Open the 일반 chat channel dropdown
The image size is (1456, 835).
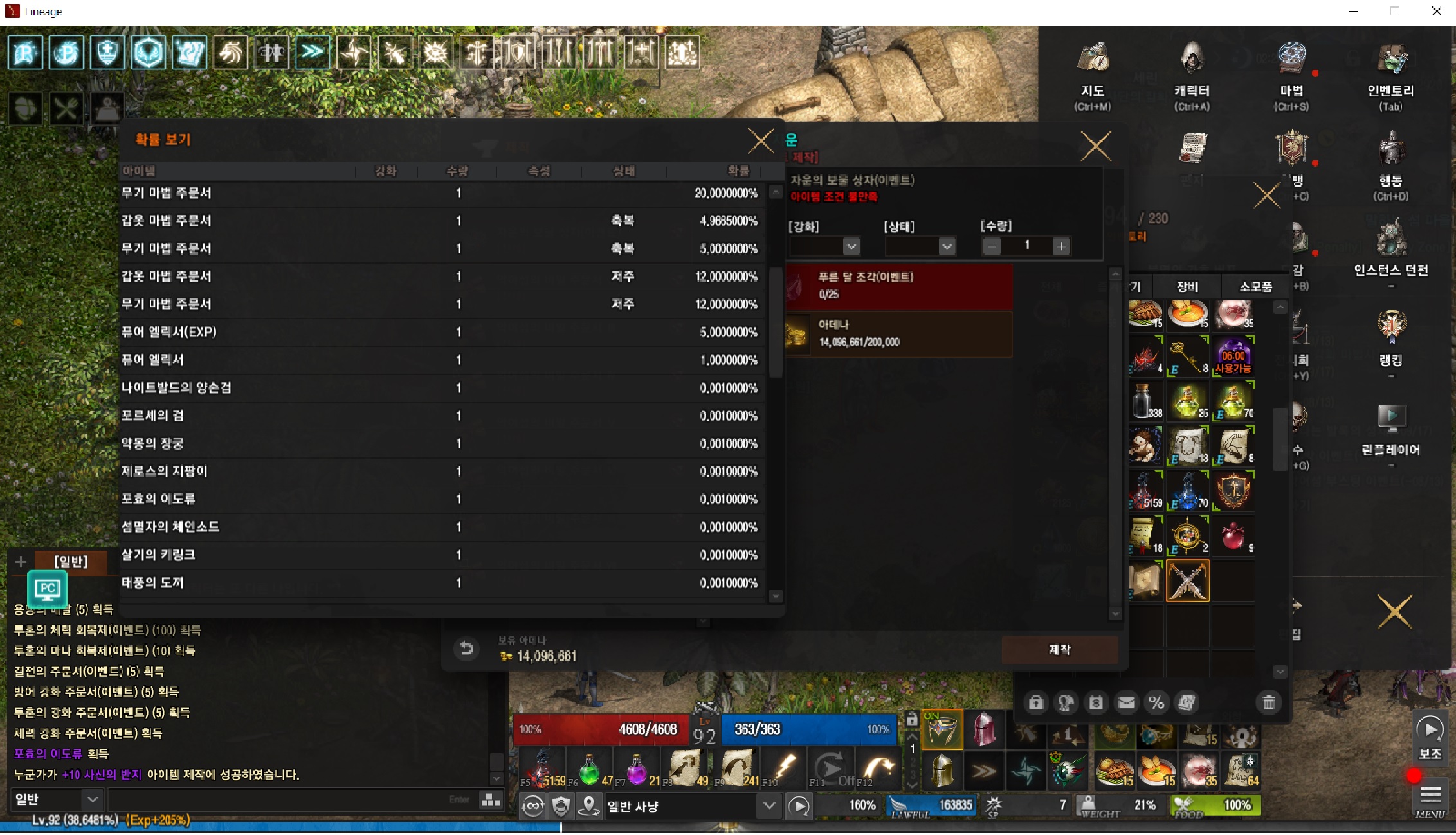click(93, 800)
